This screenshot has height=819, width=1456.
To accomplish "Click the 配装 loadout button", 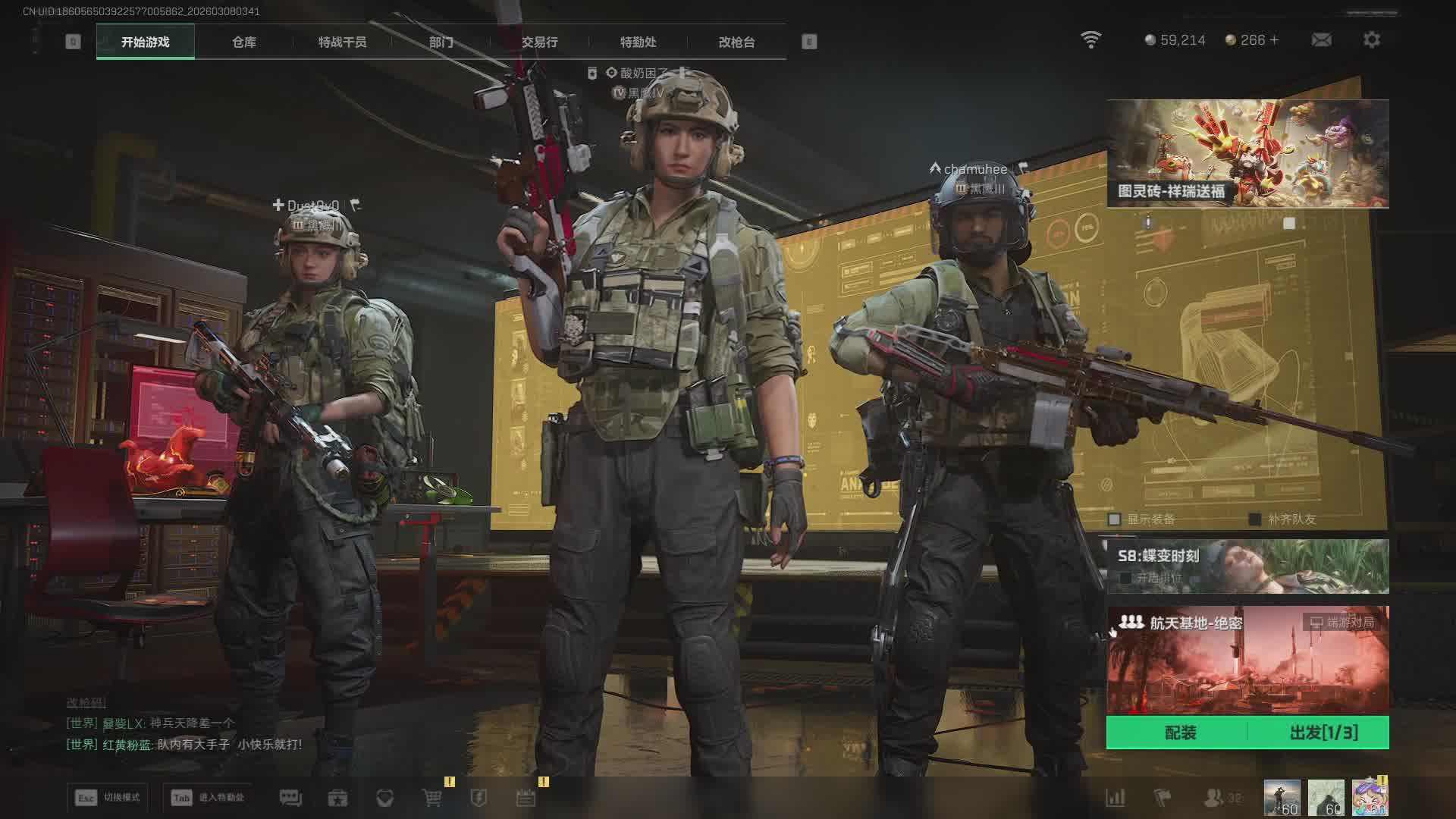I will (1179, 733).
